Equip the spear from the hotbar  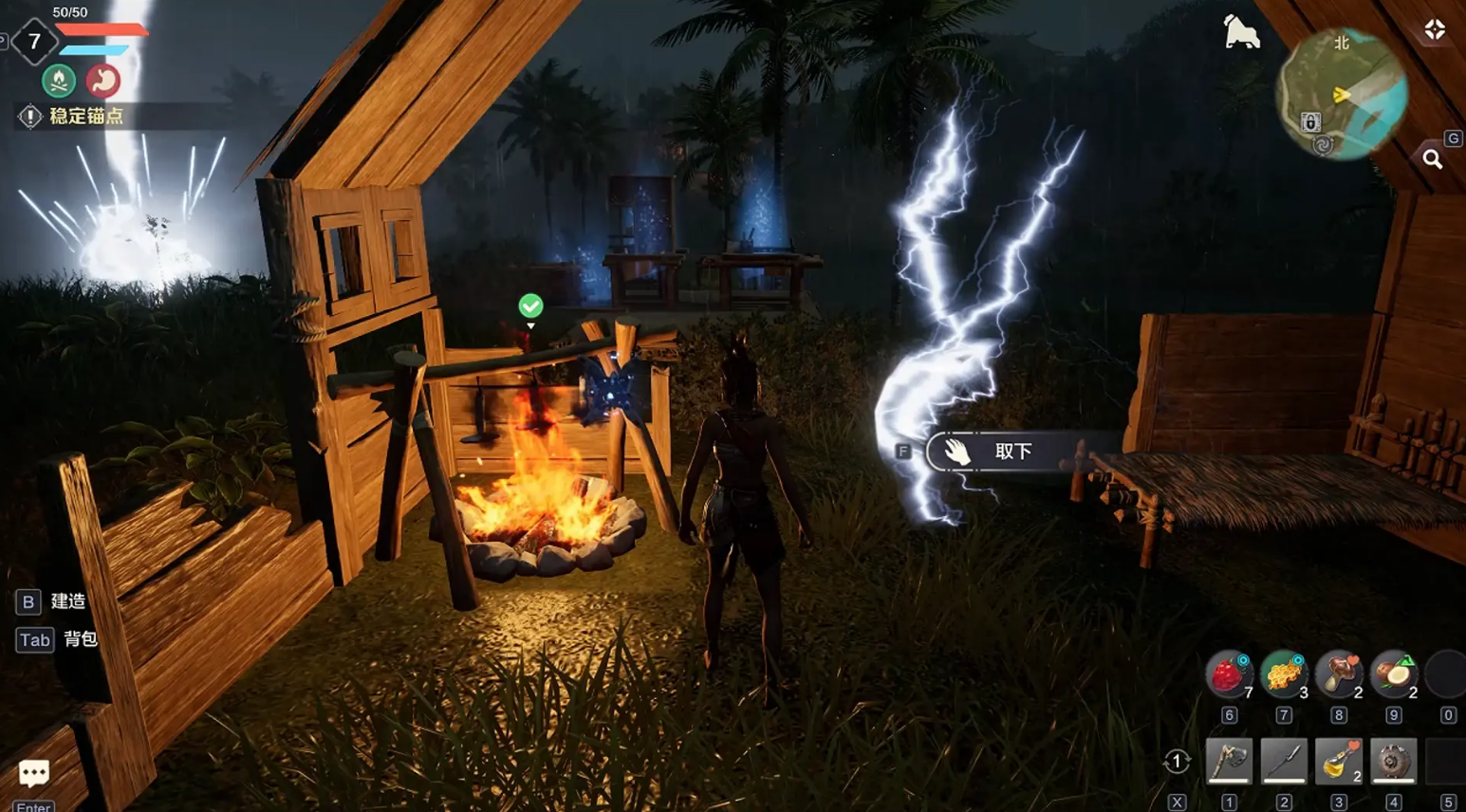tap(1284, 761)
